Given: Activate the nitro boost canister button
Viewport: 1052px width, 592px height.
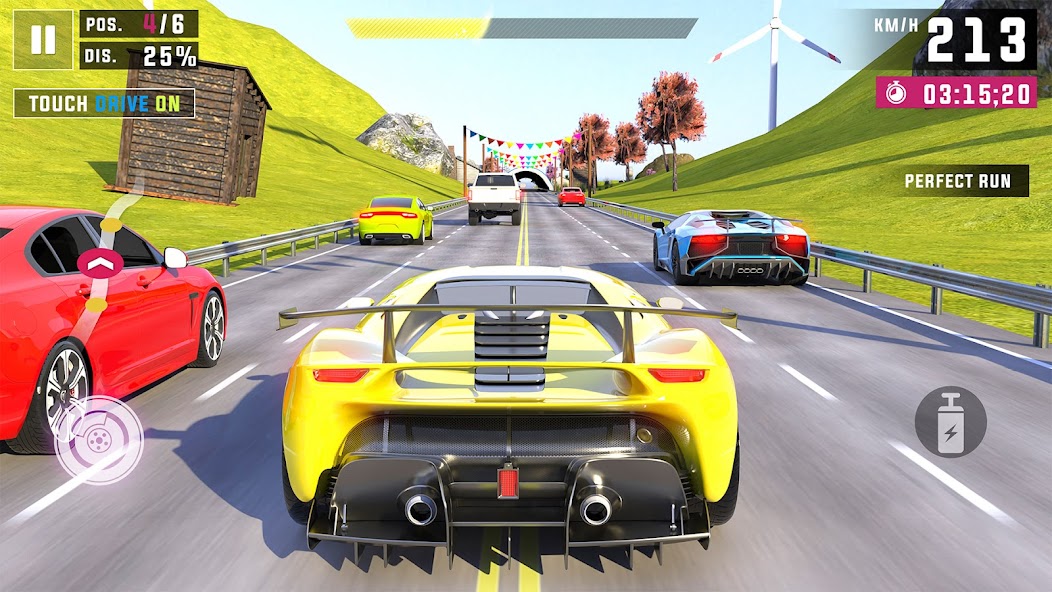Looking at the screenshot, I should [x=950, y=422].
